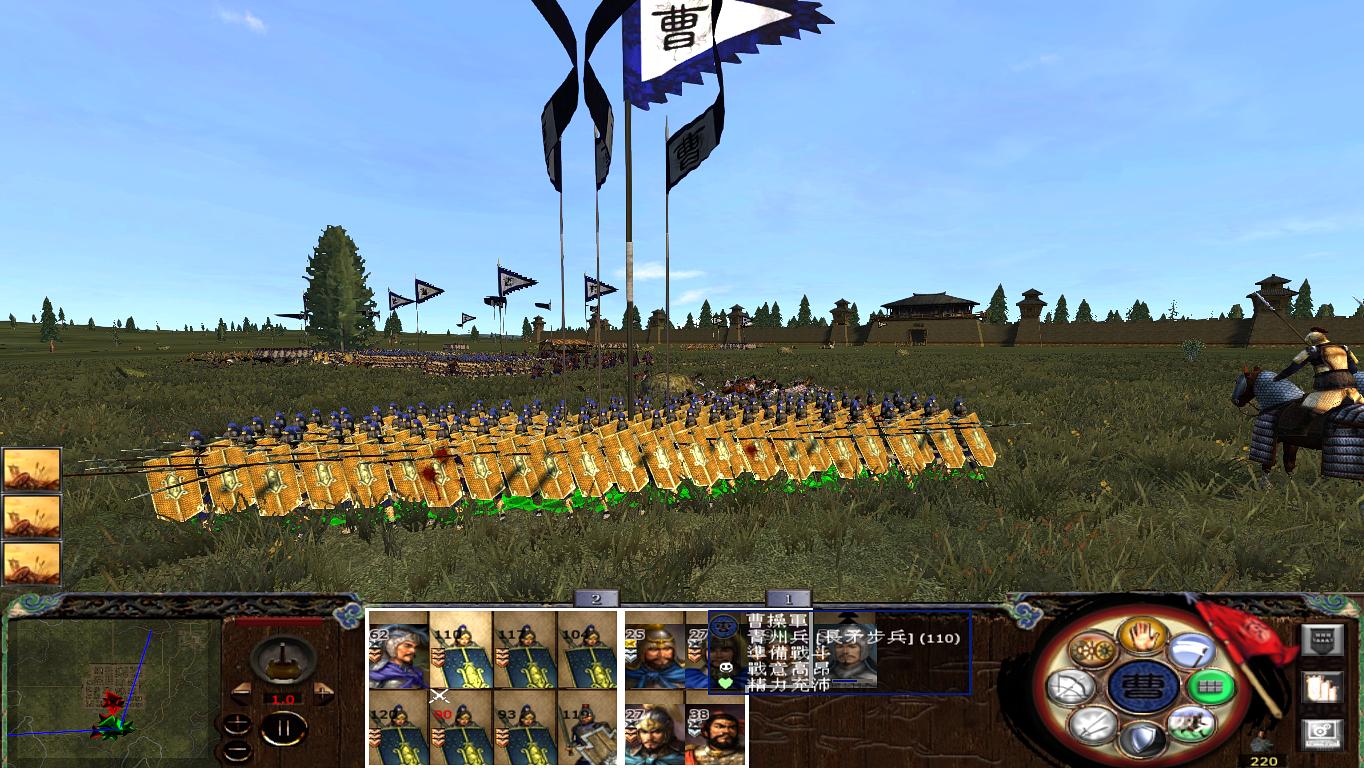Viewport: 1364px width, 768px height.
Task: Open the army overview shield button top right
Action: 1322,642
